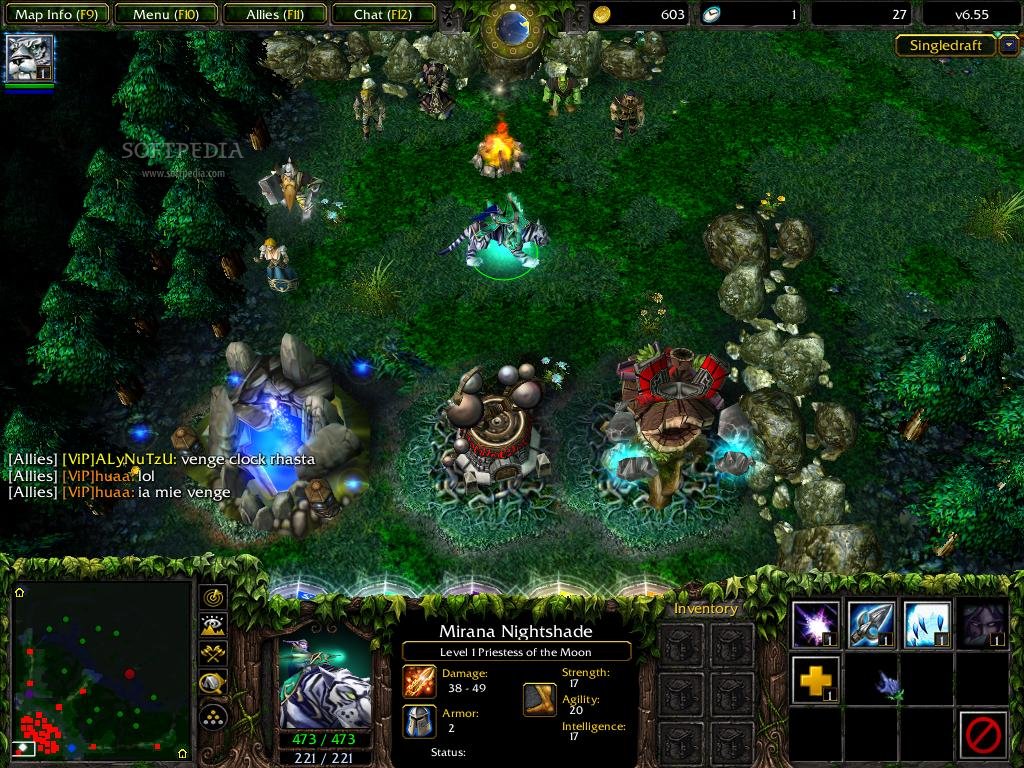Learn the Elune's Arrow ability
Image resolution: width=1024 pixels, height=768 pixels.
[x=871, y=625]
